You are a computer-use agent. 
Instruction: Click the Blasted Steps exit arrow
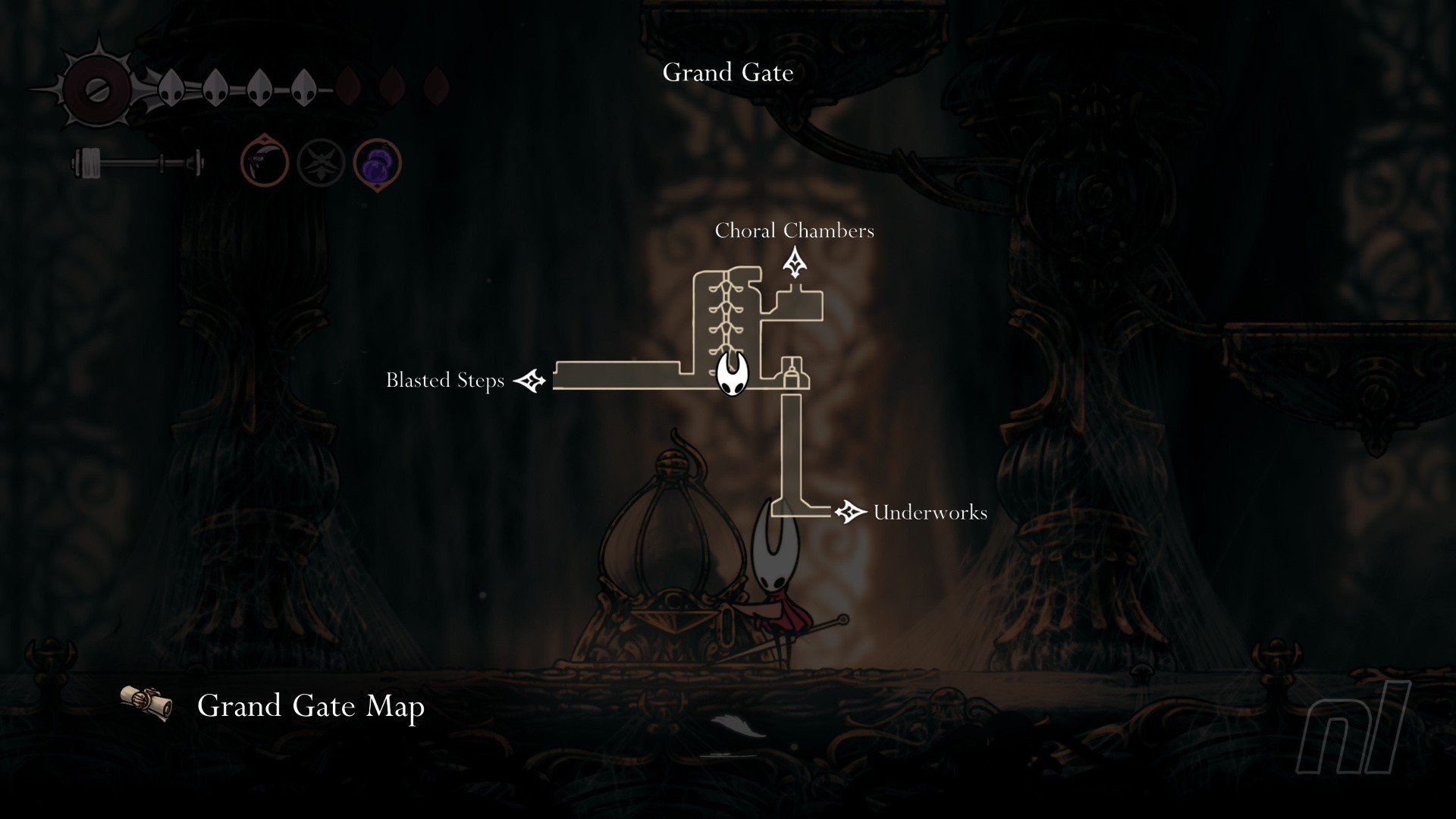coord(530,380)
